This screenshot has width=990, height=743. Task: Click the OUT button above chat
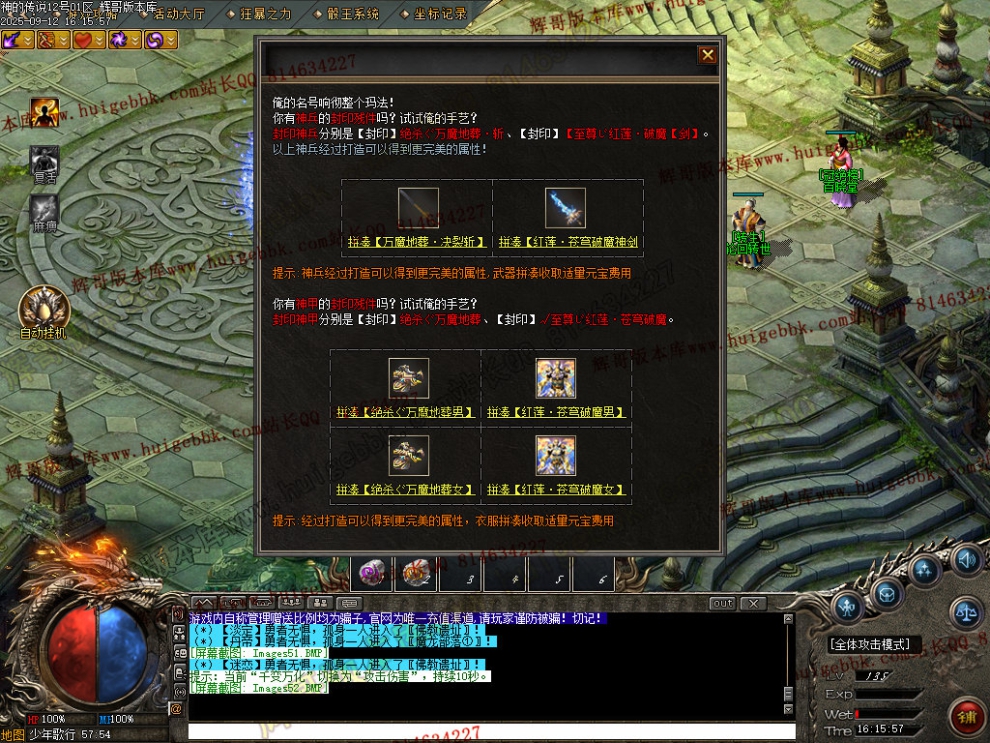(722, 604)
